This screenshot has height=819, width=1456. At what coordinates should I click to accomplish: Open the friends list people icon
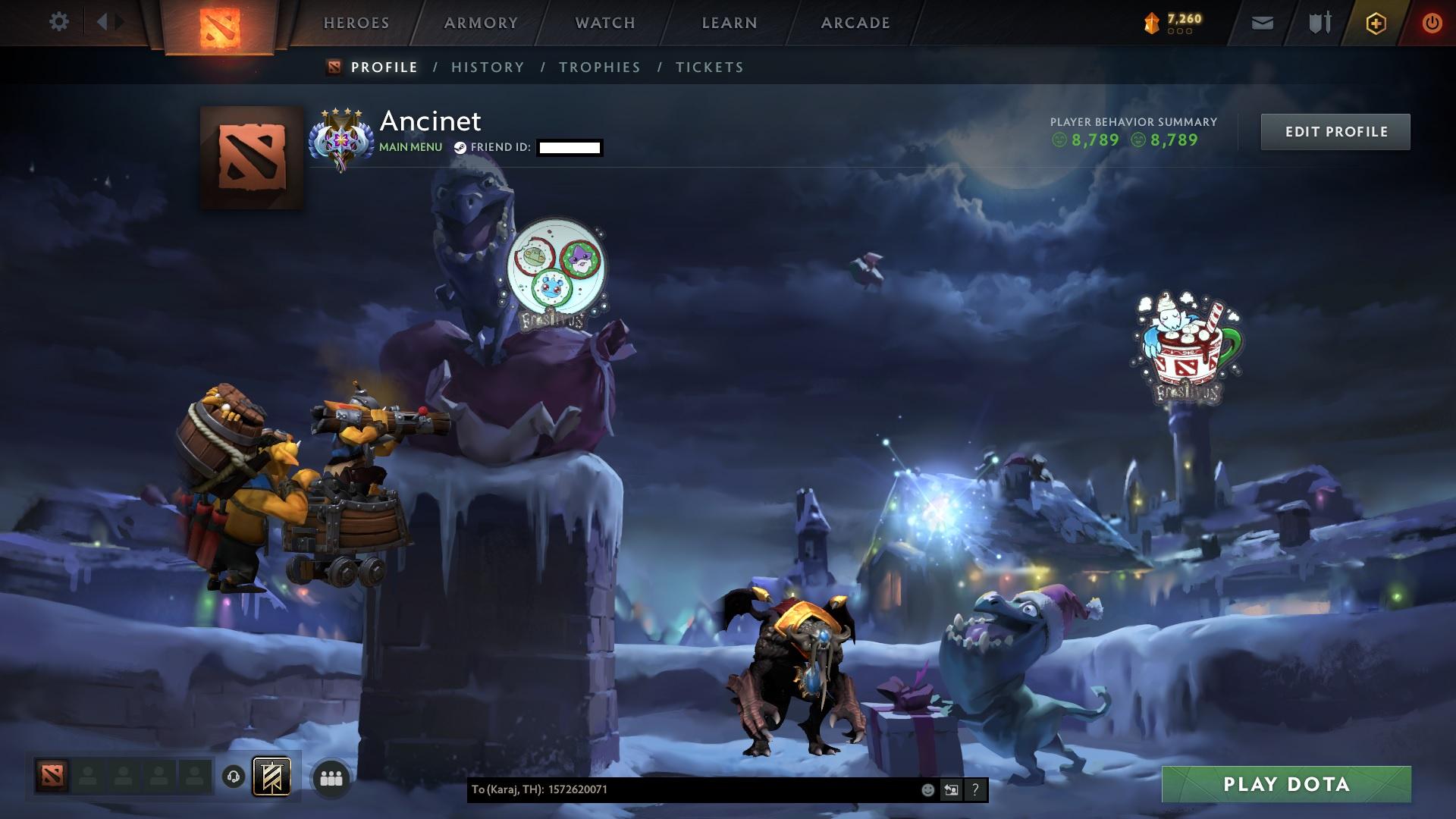coord(331,777)
